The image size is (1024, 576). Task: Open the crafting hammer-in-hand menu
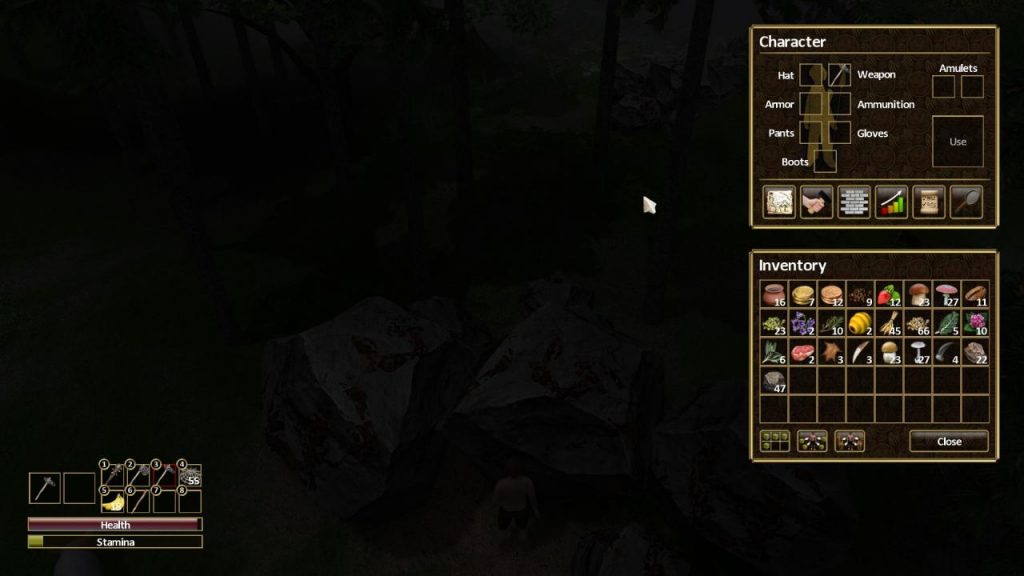click(816, 202)
